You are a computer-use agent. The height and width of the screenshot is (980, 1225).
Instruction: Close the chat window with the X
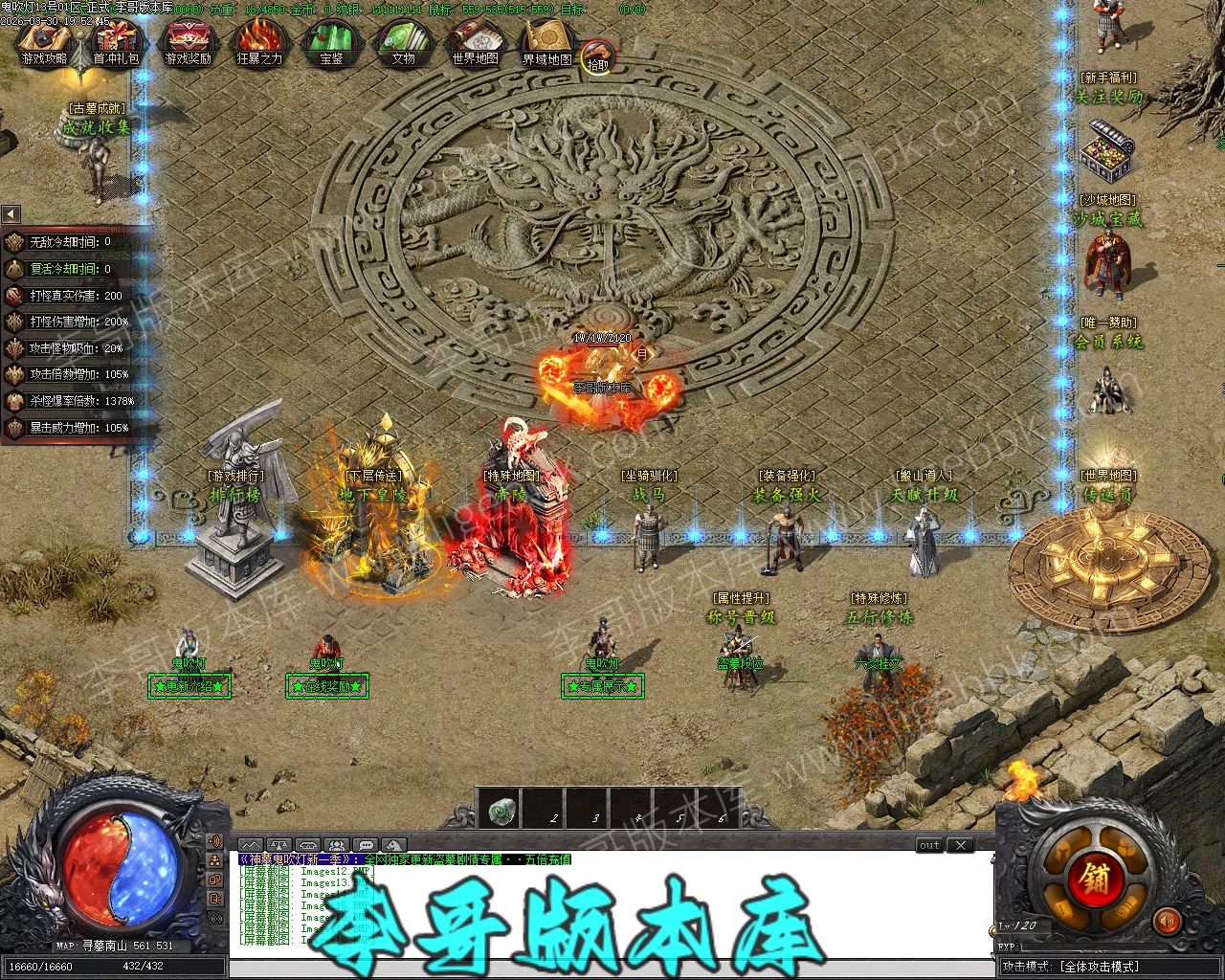[x=960, y=845]
